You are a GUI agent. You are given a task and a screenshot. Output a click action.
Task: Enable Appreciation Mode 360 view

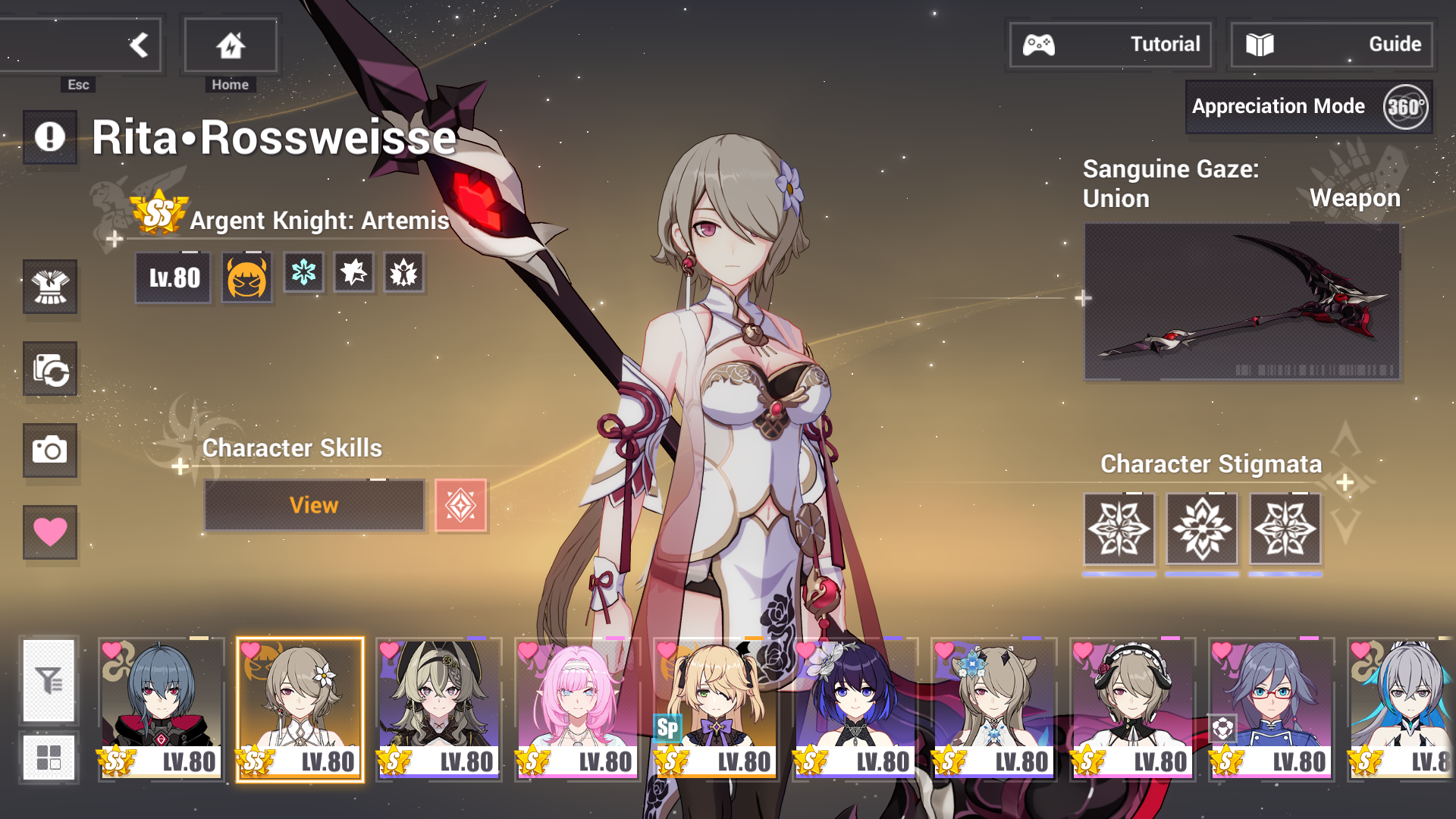coord(1308,106)
